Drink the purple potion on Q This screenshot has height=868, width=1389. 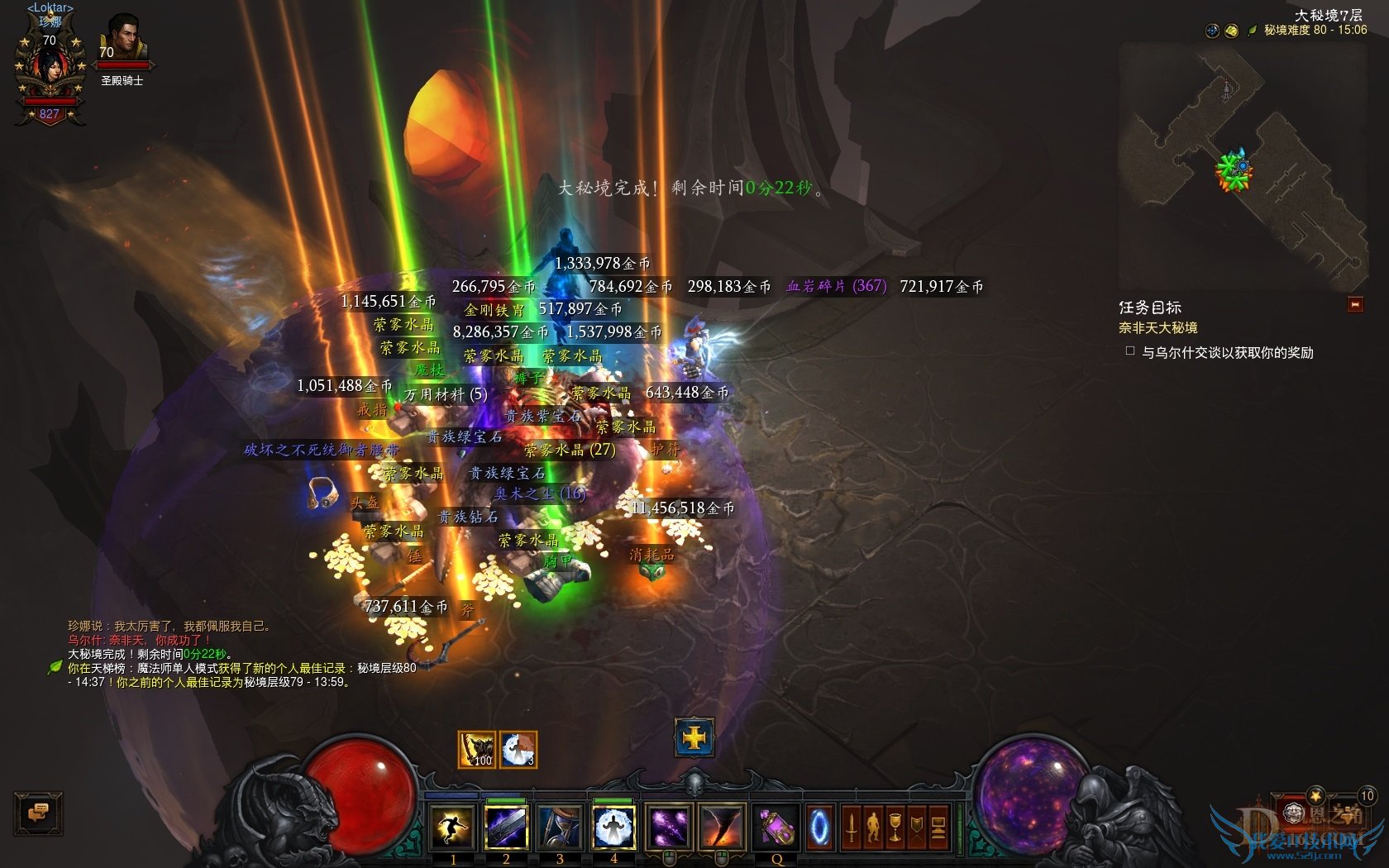[x=776, y=827]
